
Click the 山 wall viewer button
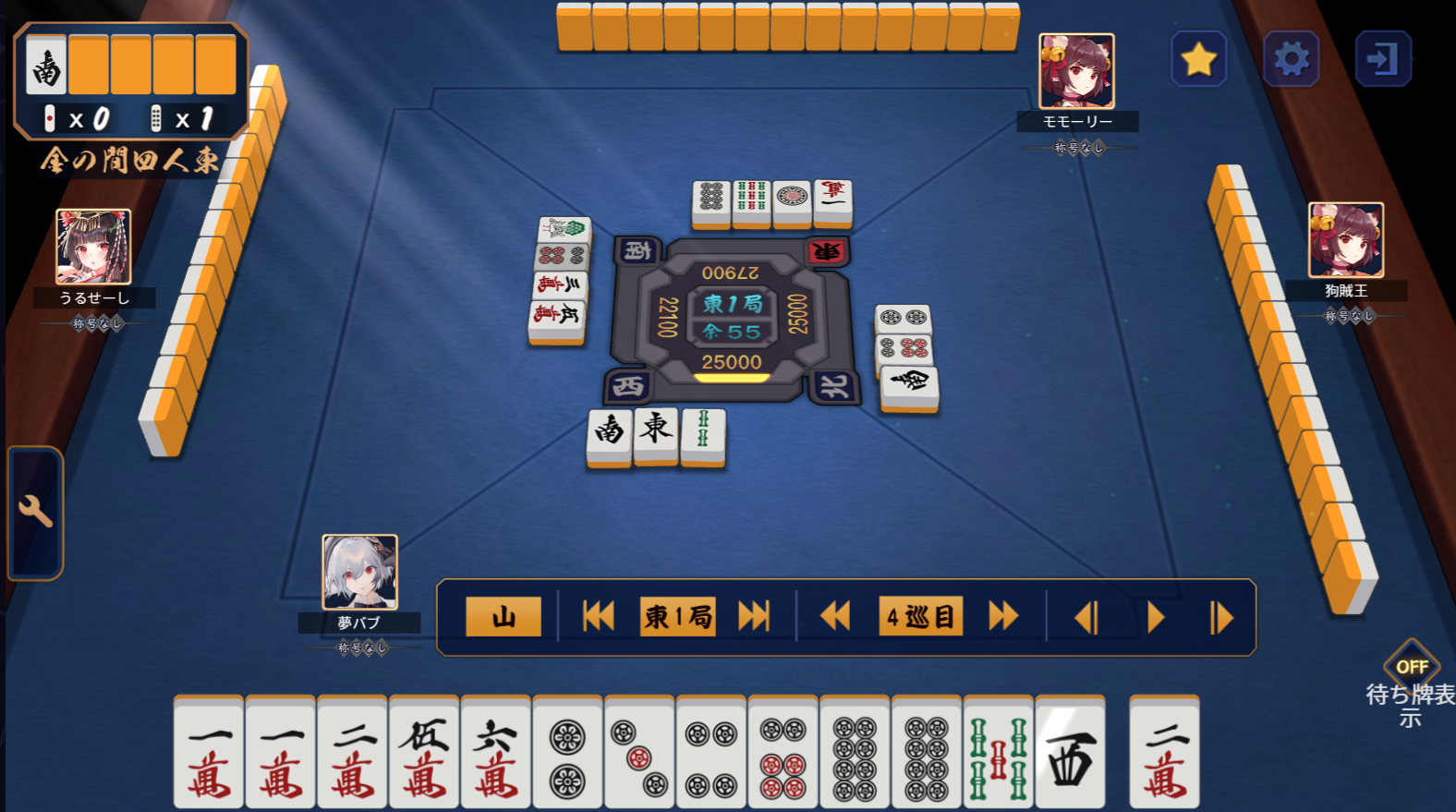click(504, 615)
